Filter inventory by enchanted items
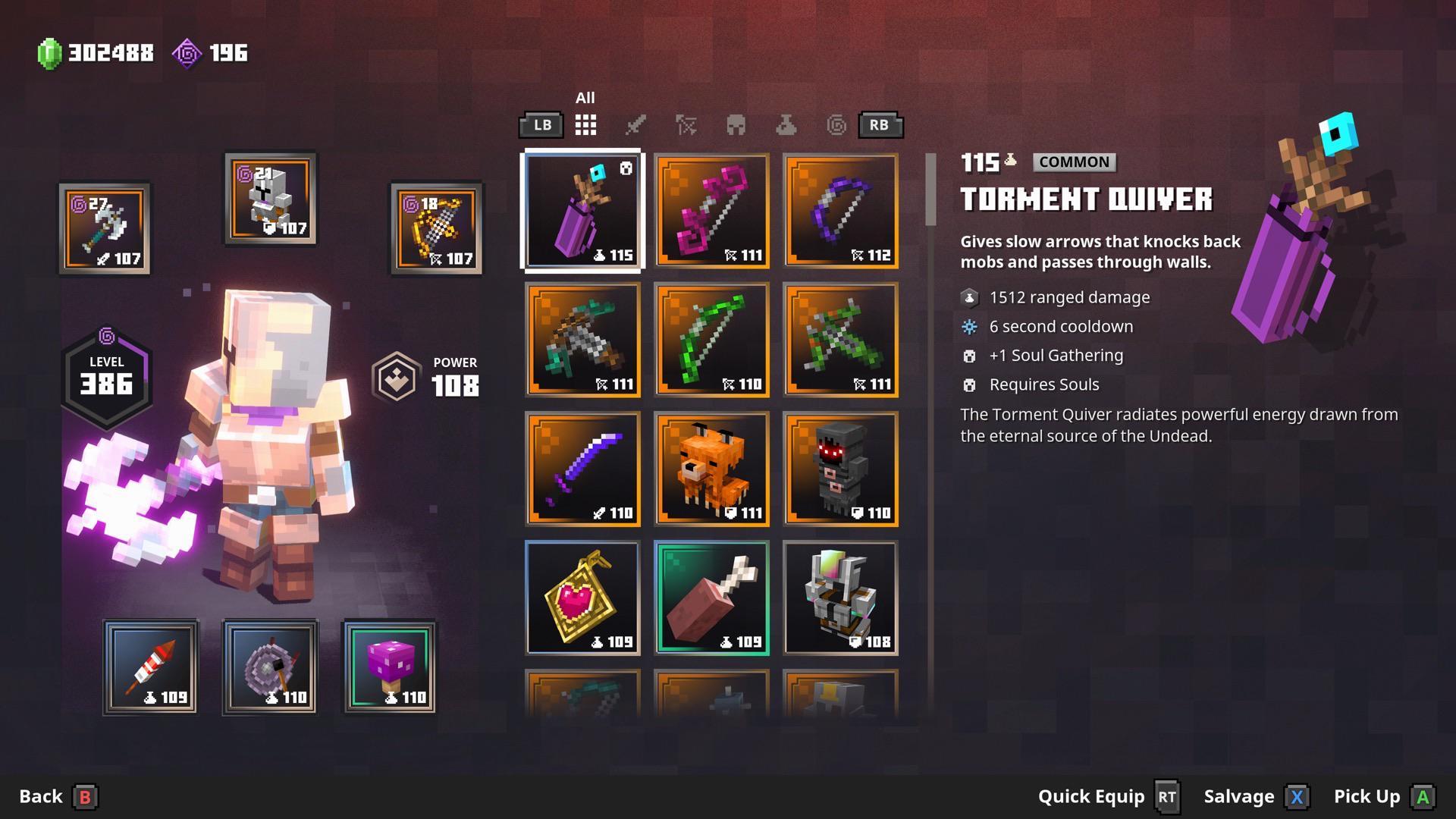1456x819 pixels. (837, 125)
